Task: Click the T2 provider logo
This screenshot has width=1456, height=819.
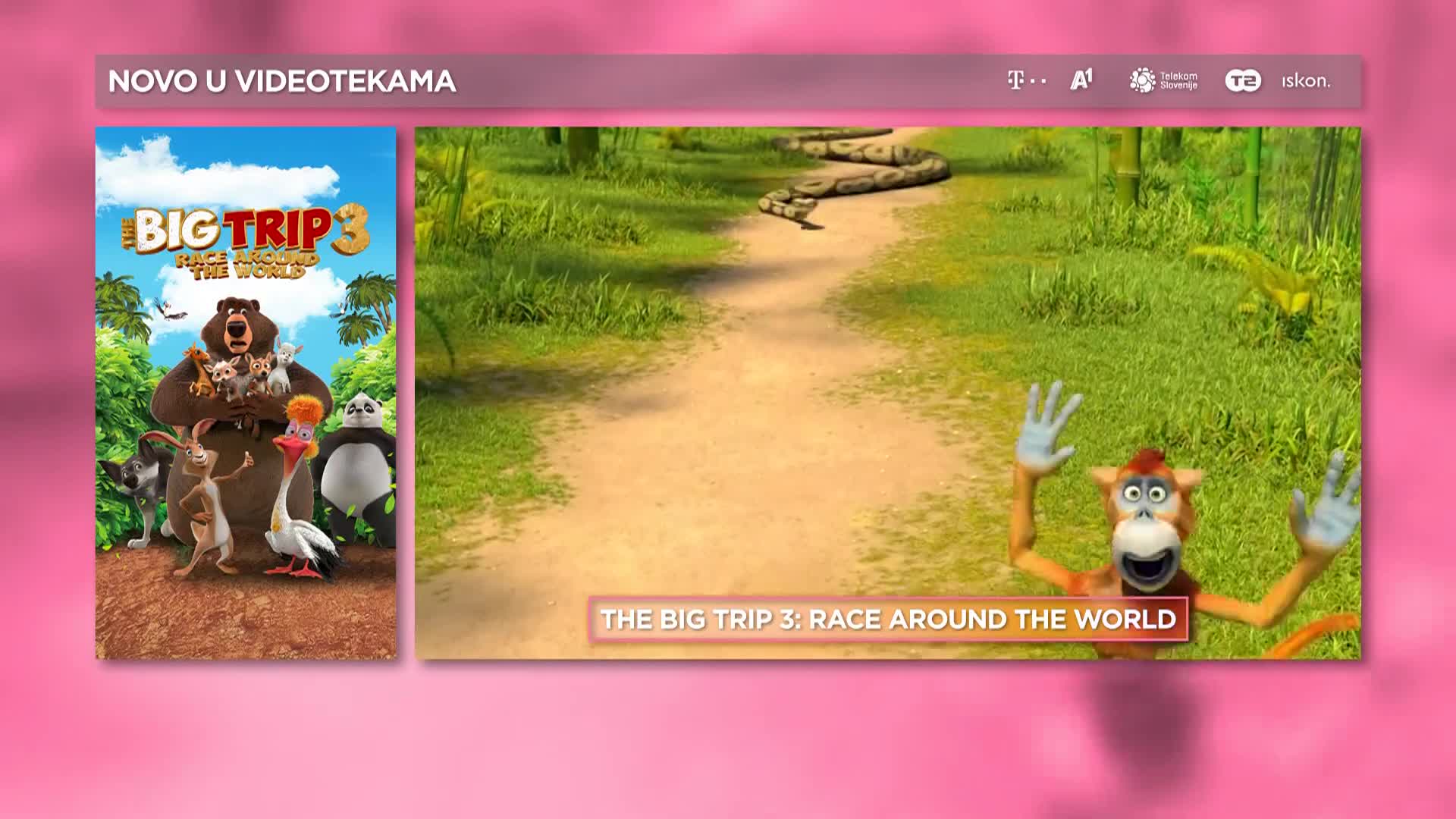Action: click(x=1243, y=80)
